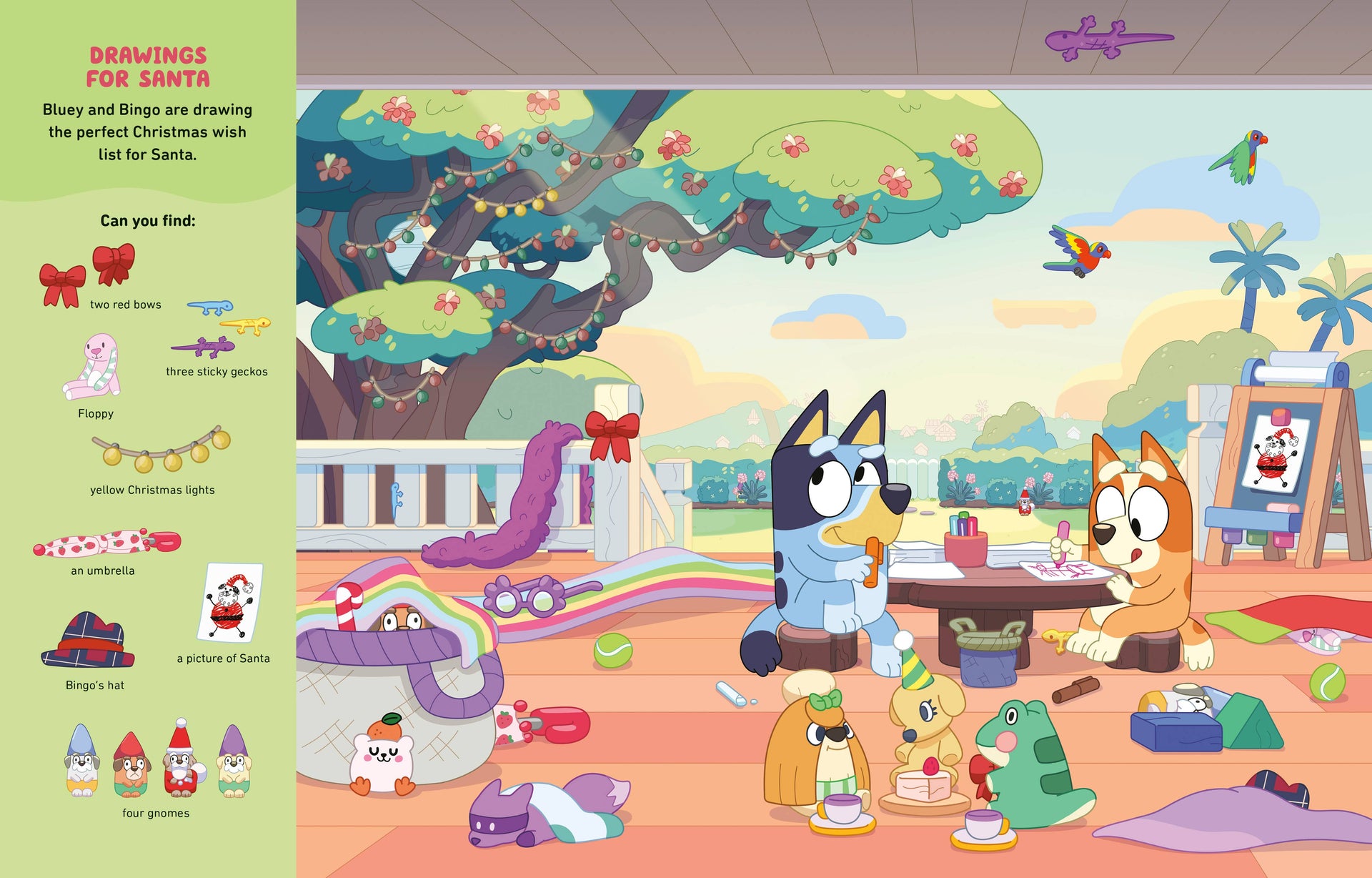
Task: Choose the picture of Santa entry
Action: 230,602
